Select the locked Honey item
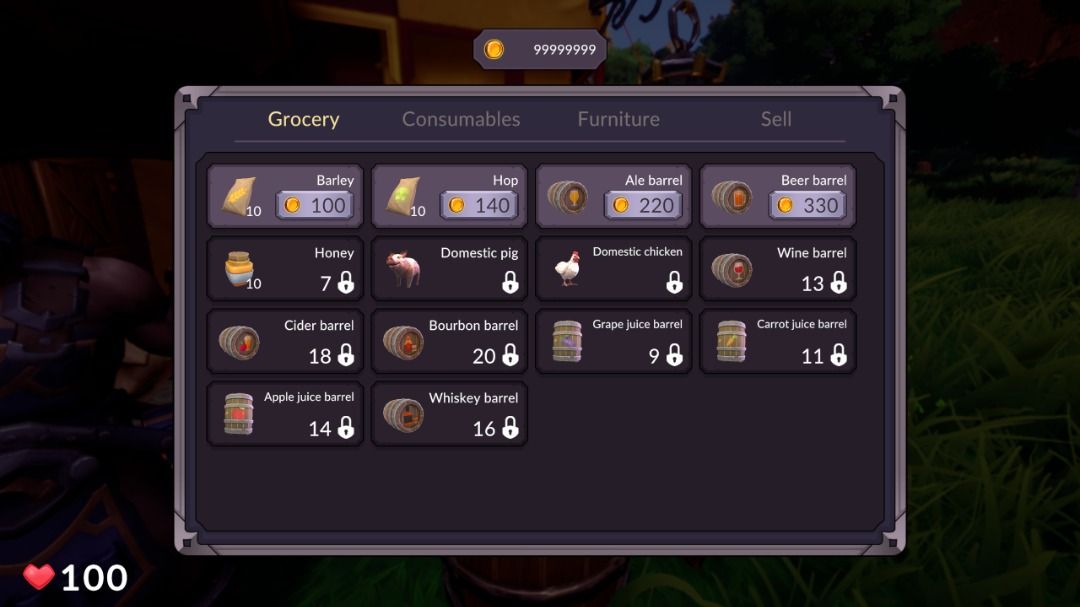Viewport: 1080px width, 607px height. pyautogui.click(x=285, y=269)
